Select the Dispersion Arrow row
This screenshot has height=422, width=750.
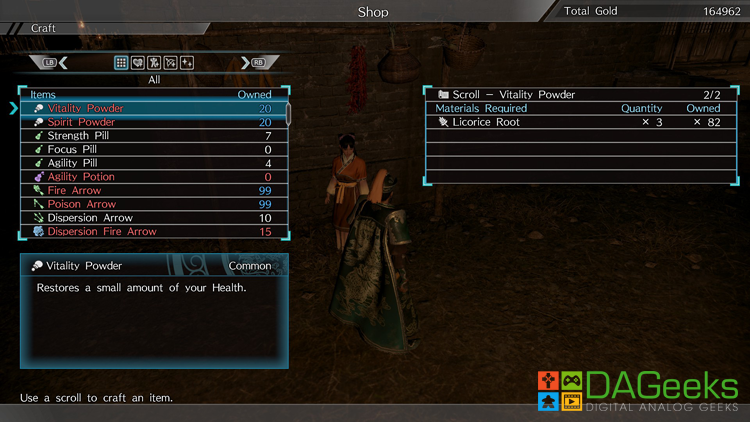click(x=150, y=218)
